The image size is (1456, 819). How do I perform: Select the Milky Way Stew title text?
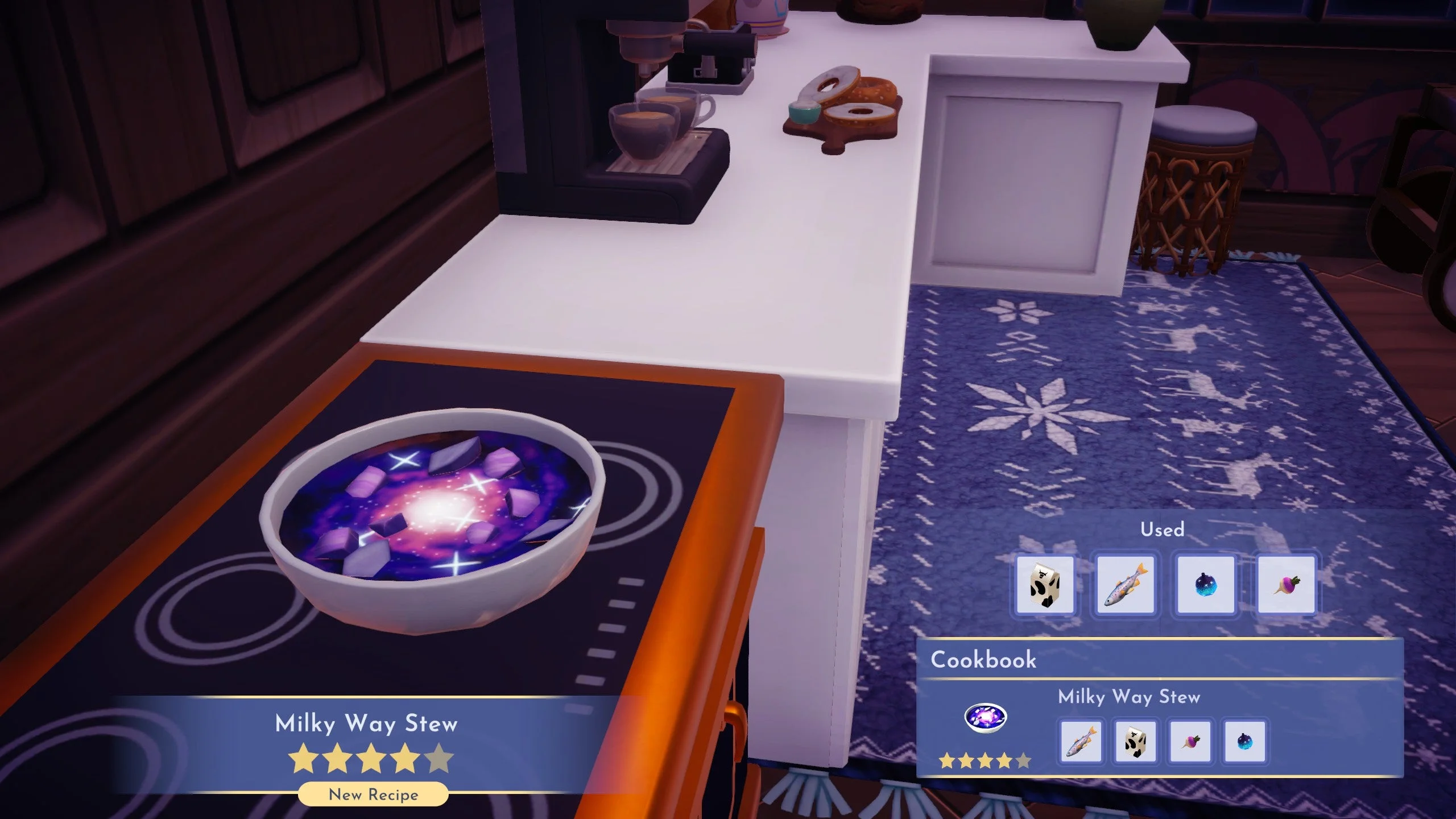(x=366, y=721)
